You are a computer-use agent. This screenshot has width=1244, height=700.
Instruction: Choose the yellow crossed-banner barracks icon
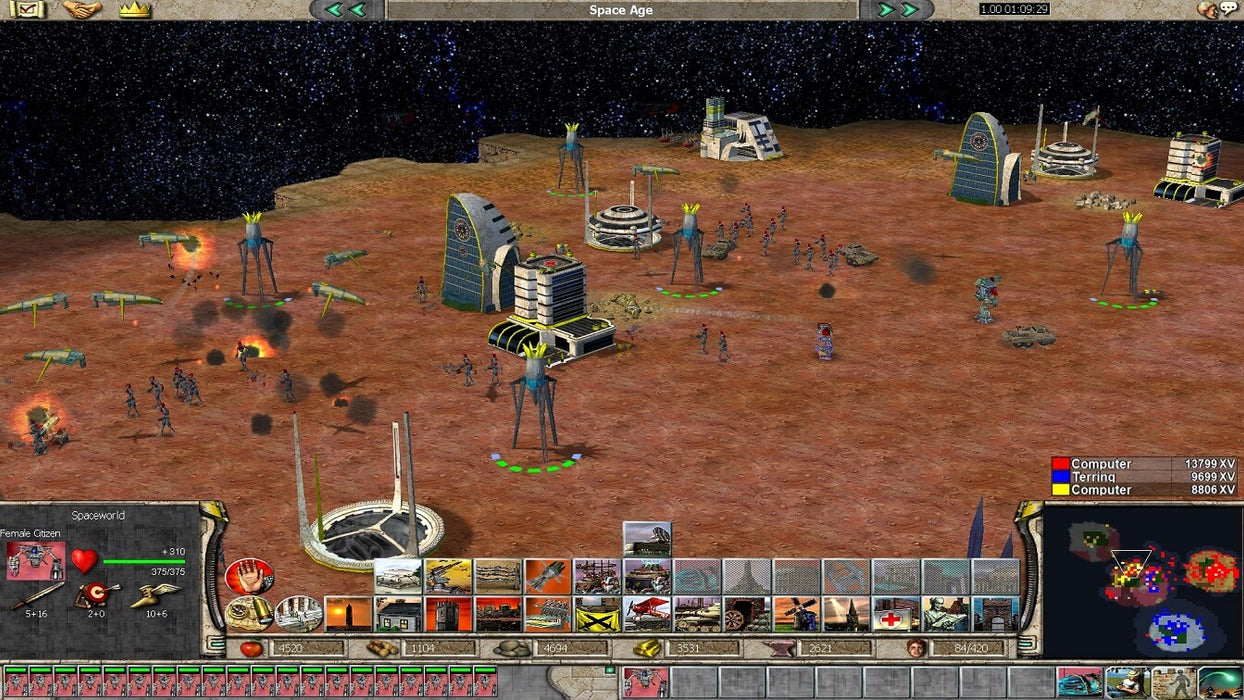click(597, 614)
